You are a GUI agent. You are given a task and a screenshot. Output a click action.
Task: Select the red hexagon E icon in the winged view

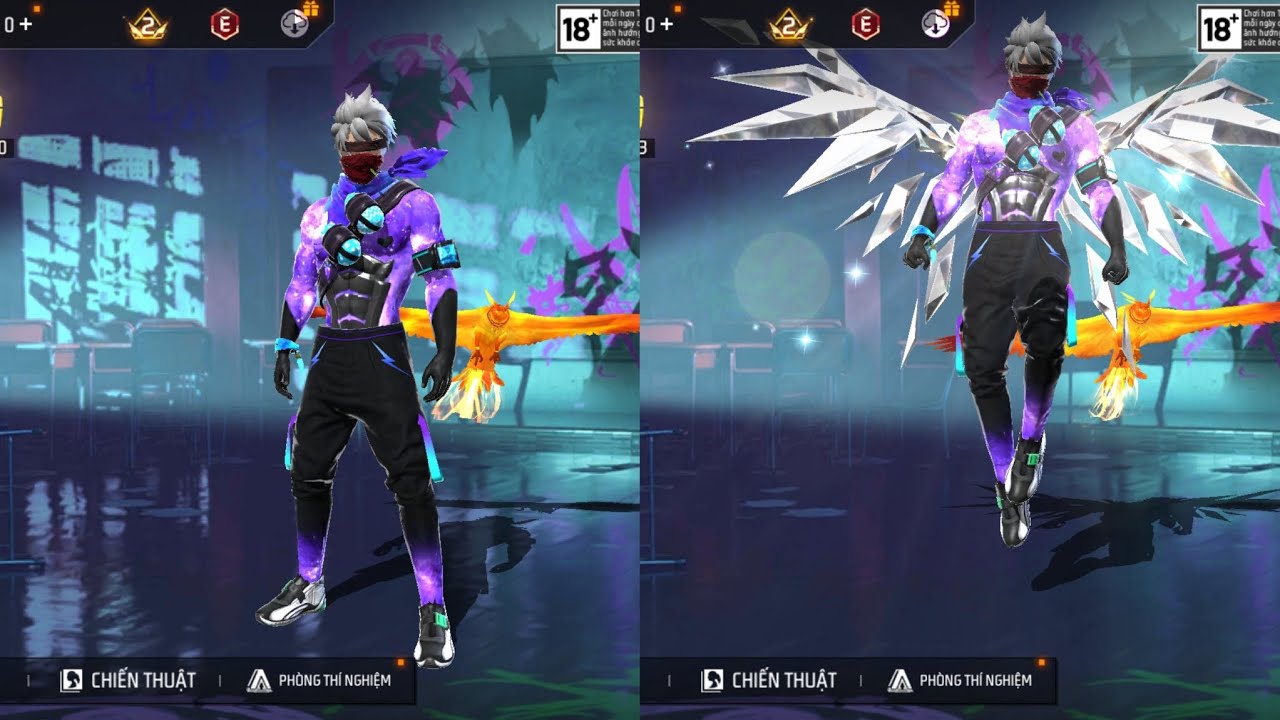coord(865,25)
